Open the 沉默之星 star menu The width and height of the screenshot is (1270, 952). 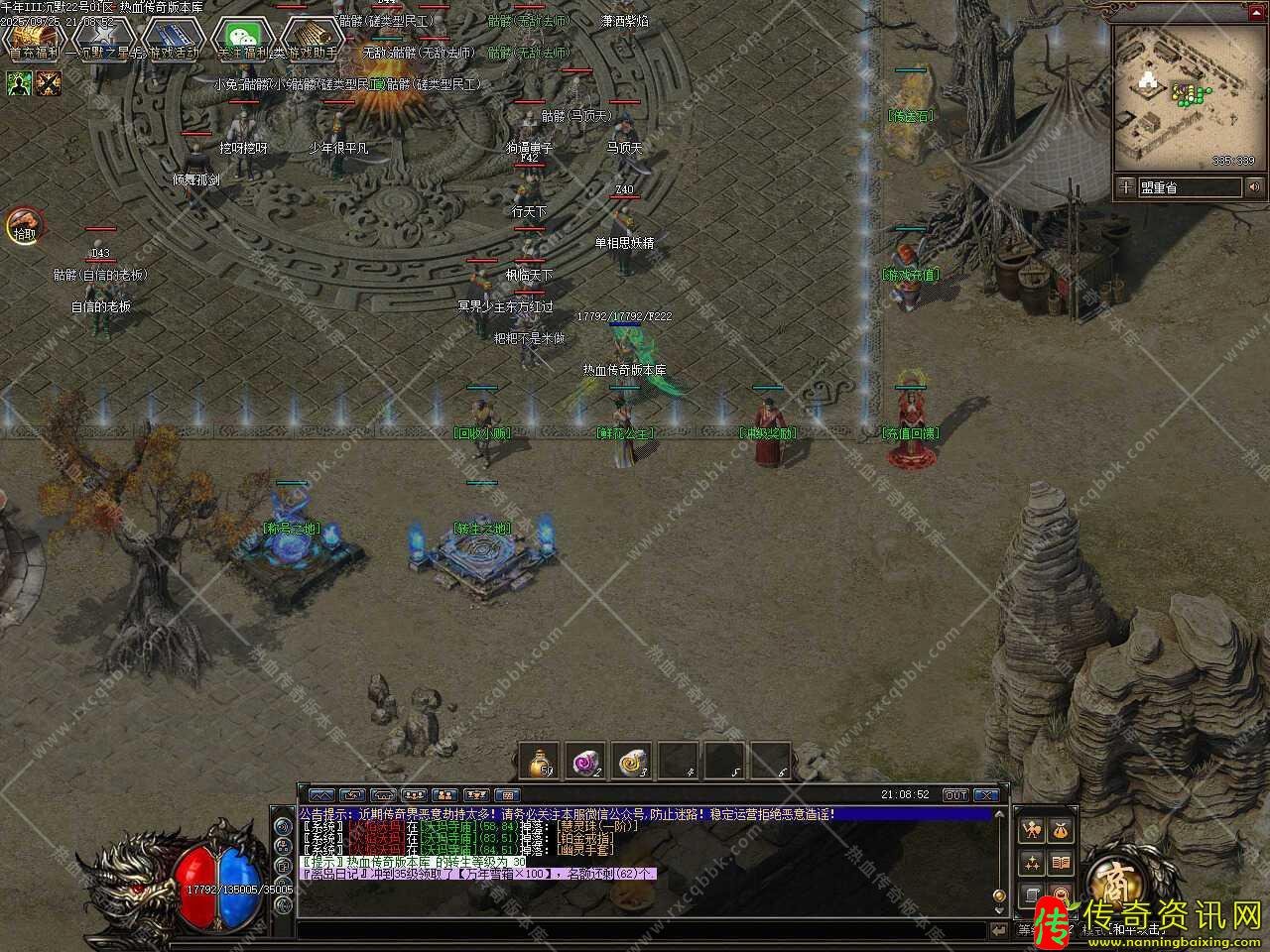tap(103, 39)
